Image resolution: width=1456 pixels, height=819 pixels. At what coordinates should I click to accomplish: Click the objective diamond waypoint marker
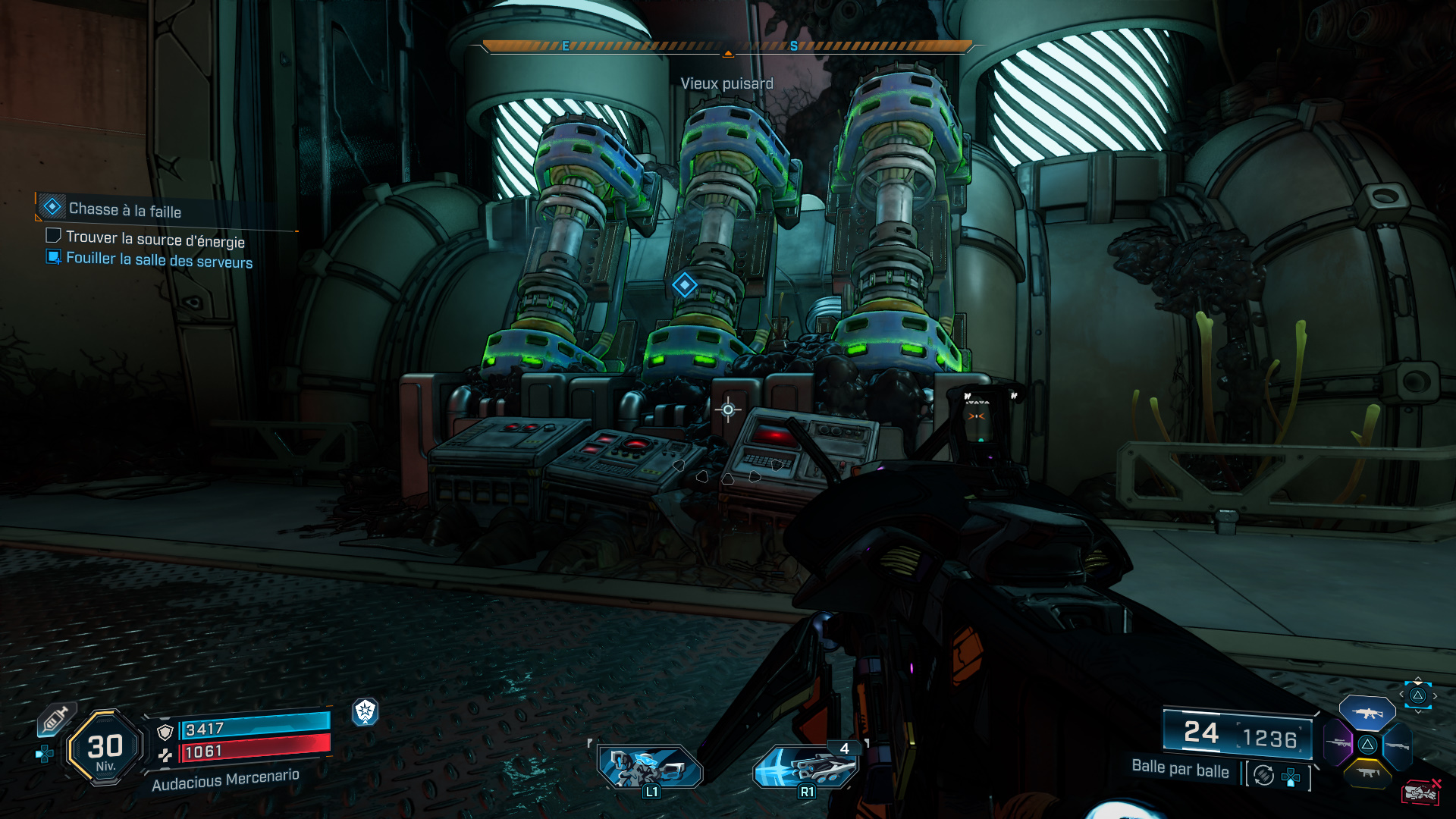(x=685, y=285)
